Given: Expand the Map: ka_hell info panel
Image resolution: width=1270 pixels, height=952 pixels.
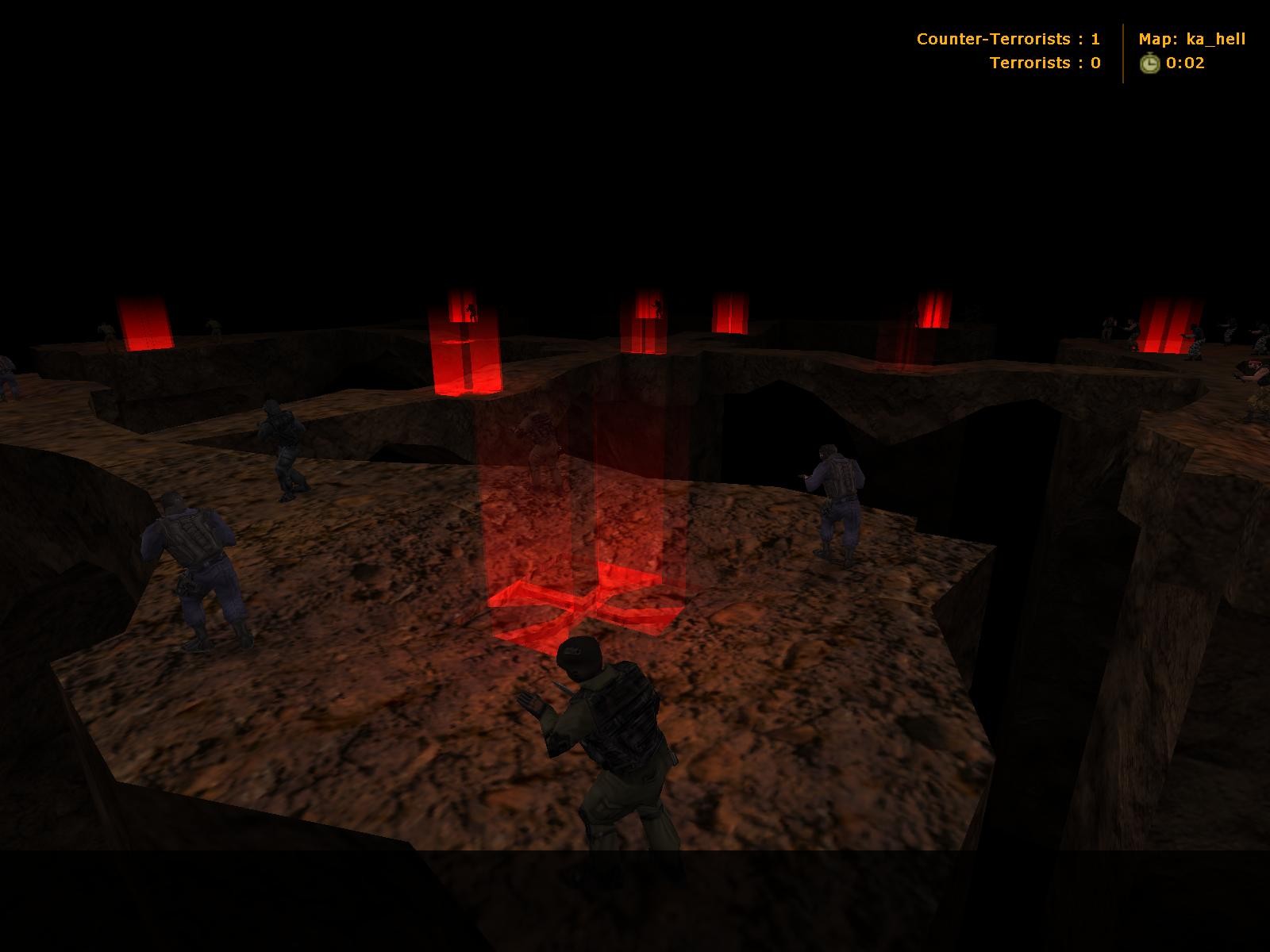Looking at the screenshot, I should coord(1191,38).
